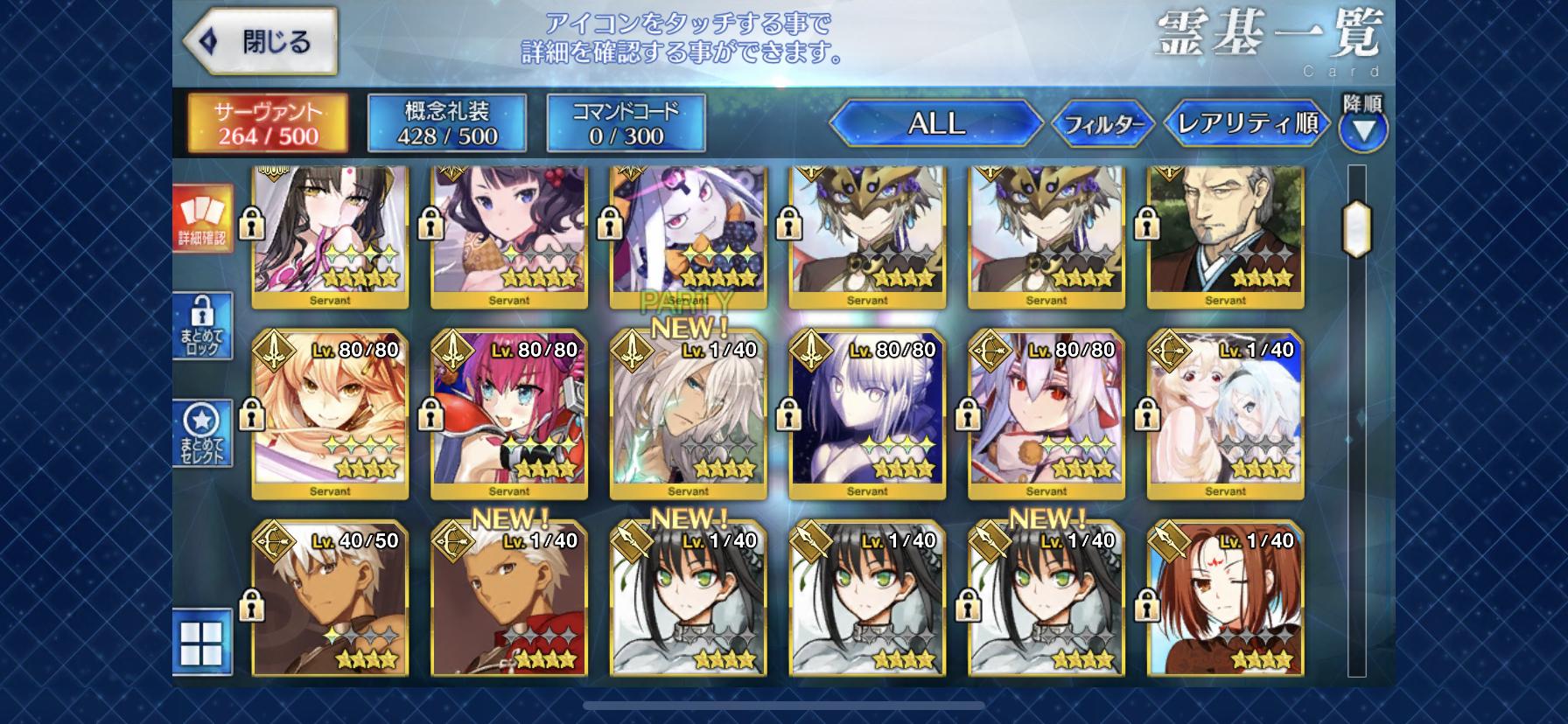Switch to the サーヴァント tab
Screen dimensions: 1568x724
(269, 123)
